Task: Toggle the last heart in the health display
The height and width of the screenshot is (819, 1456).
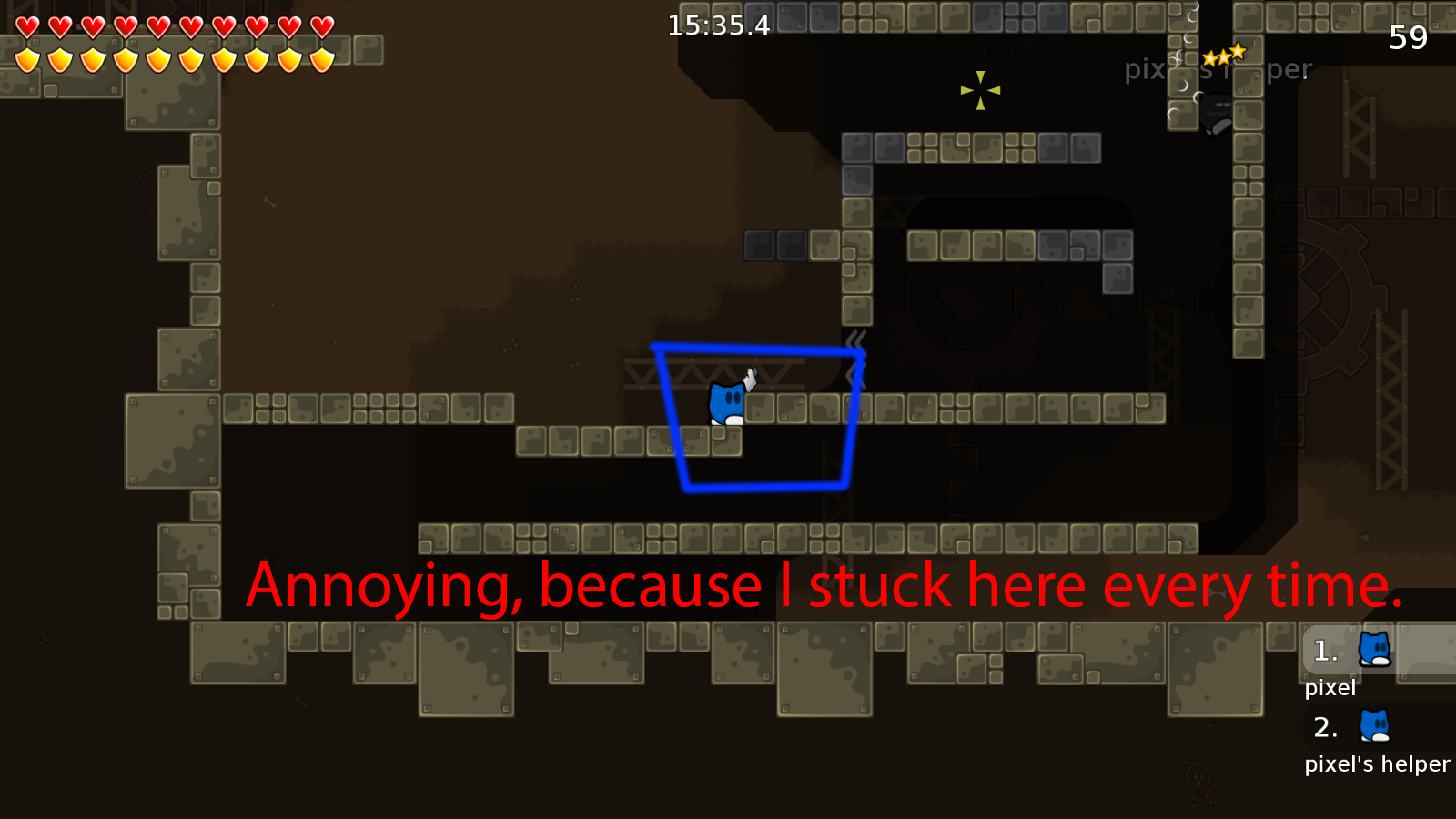Action: click(x=320, y=25)
